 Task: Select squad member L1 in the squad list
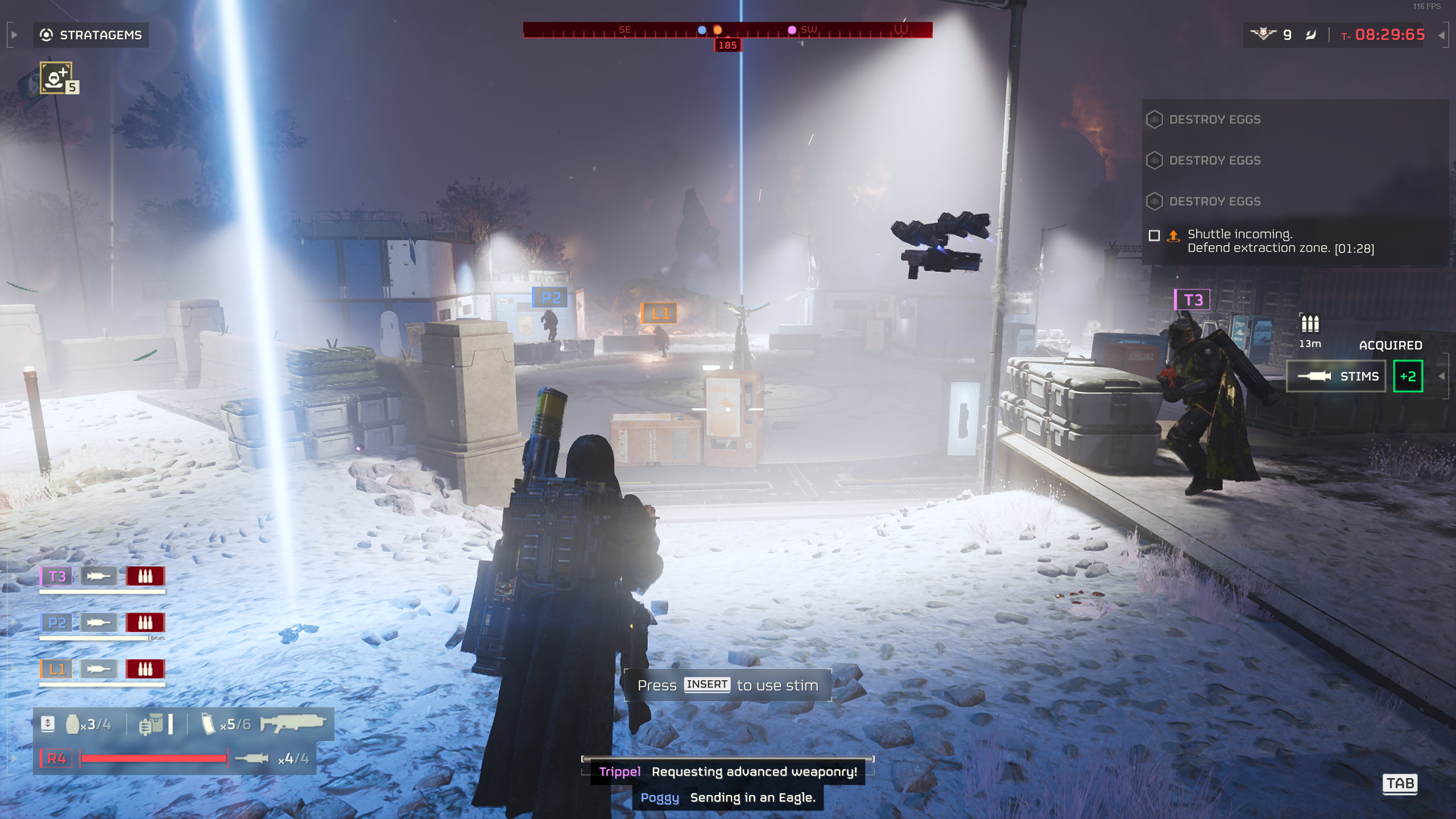[x=56, y=669]
